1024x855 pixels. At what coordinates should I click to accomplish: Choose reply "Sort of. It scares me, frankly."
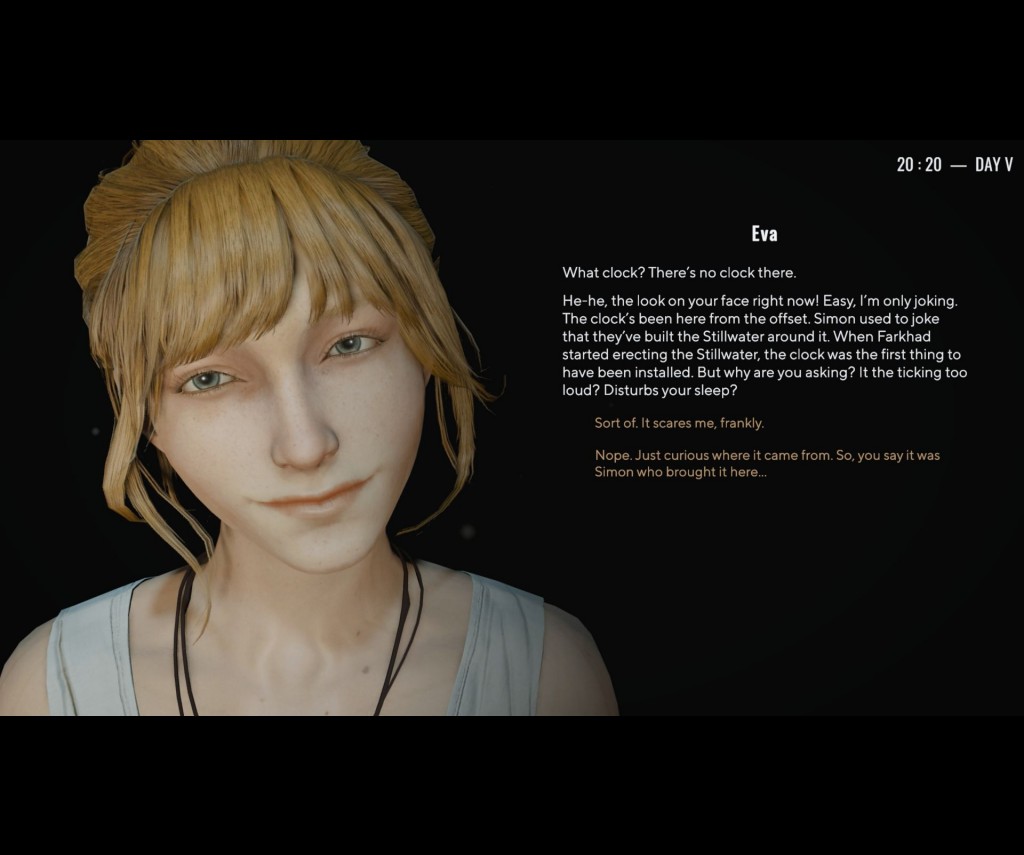679,423
